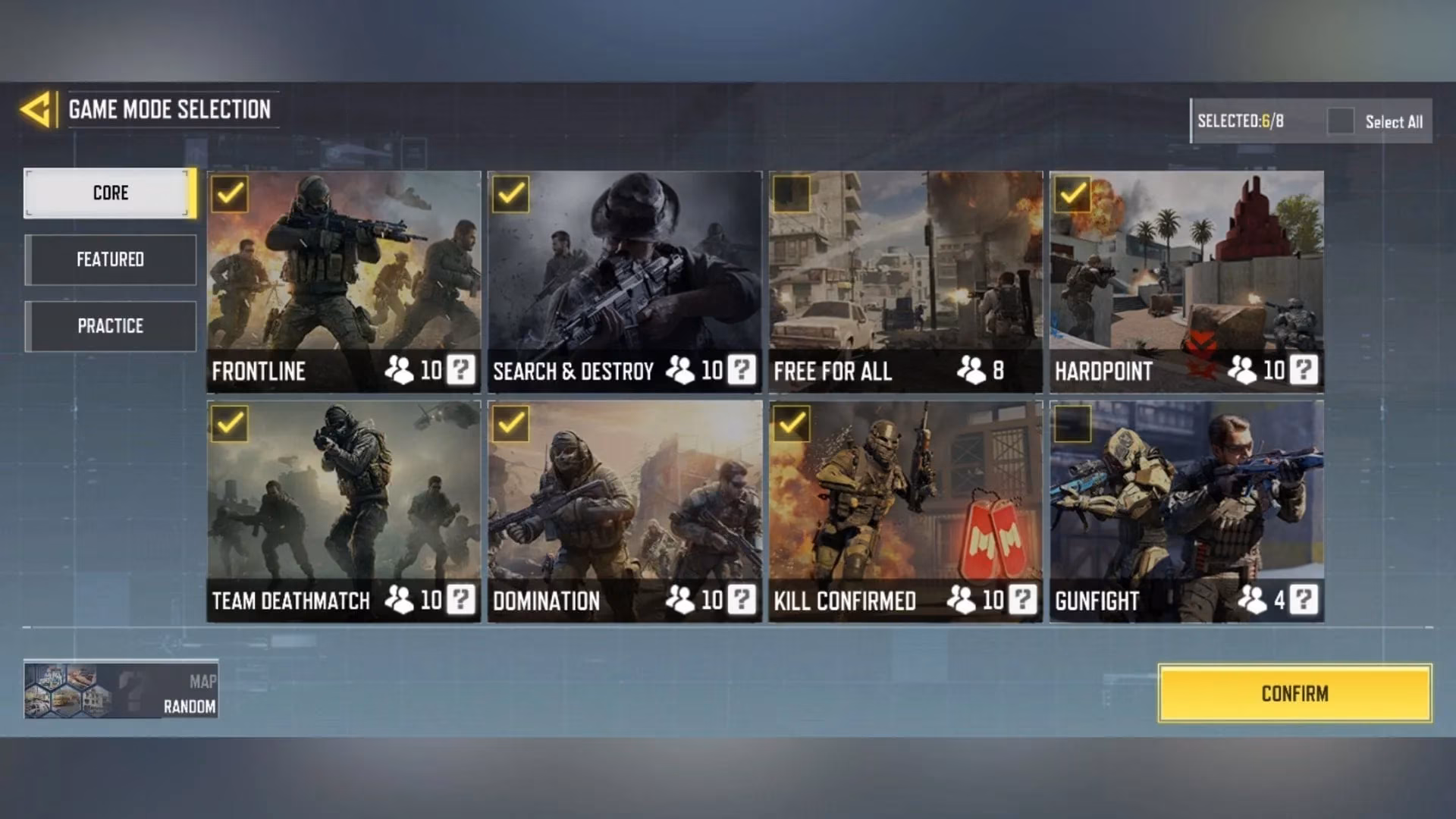Open the Kill Confirmed question mark icon

[1022, 601]
